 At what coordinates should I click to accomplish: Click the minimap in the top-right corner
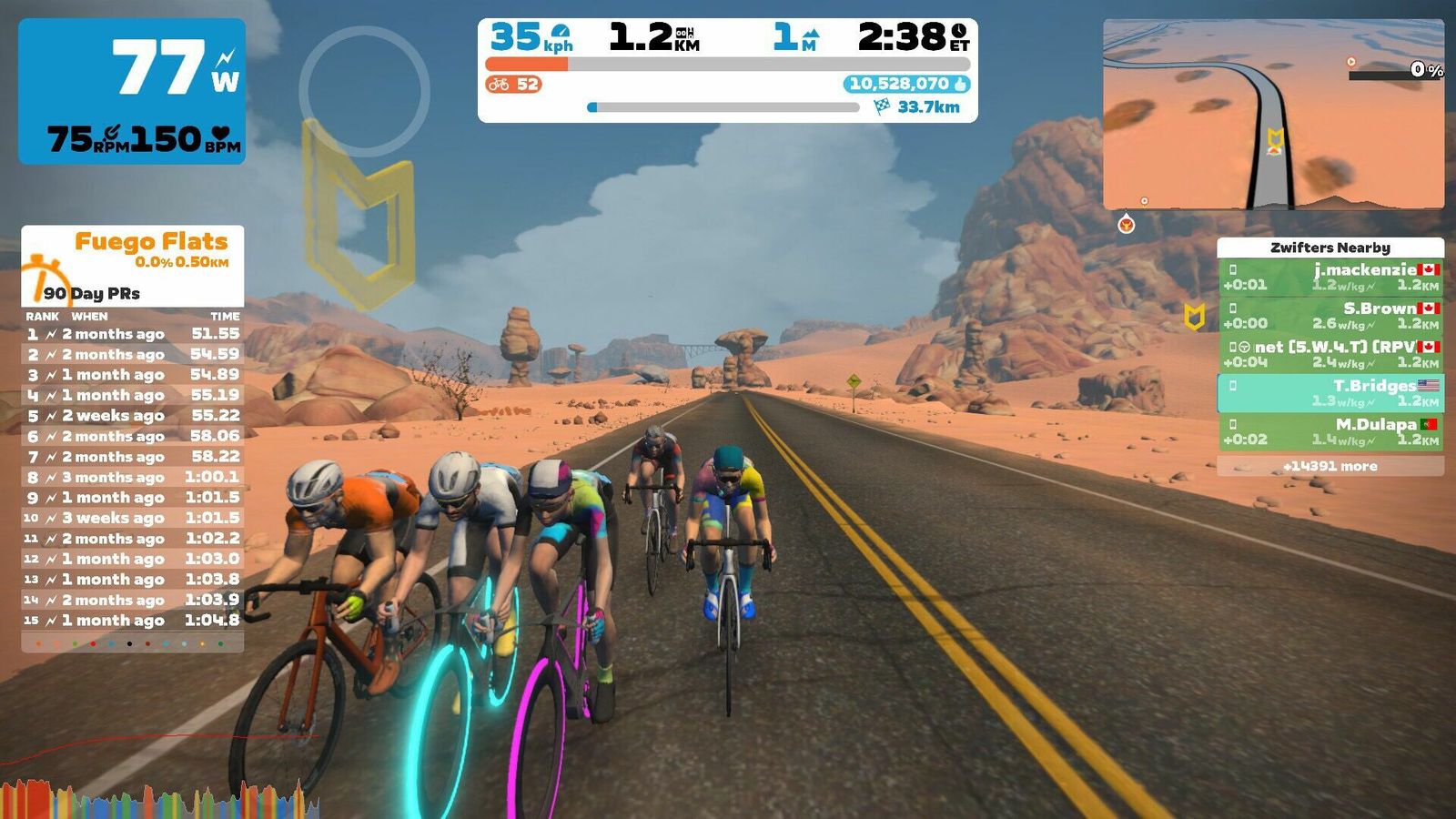point(1272,115)
